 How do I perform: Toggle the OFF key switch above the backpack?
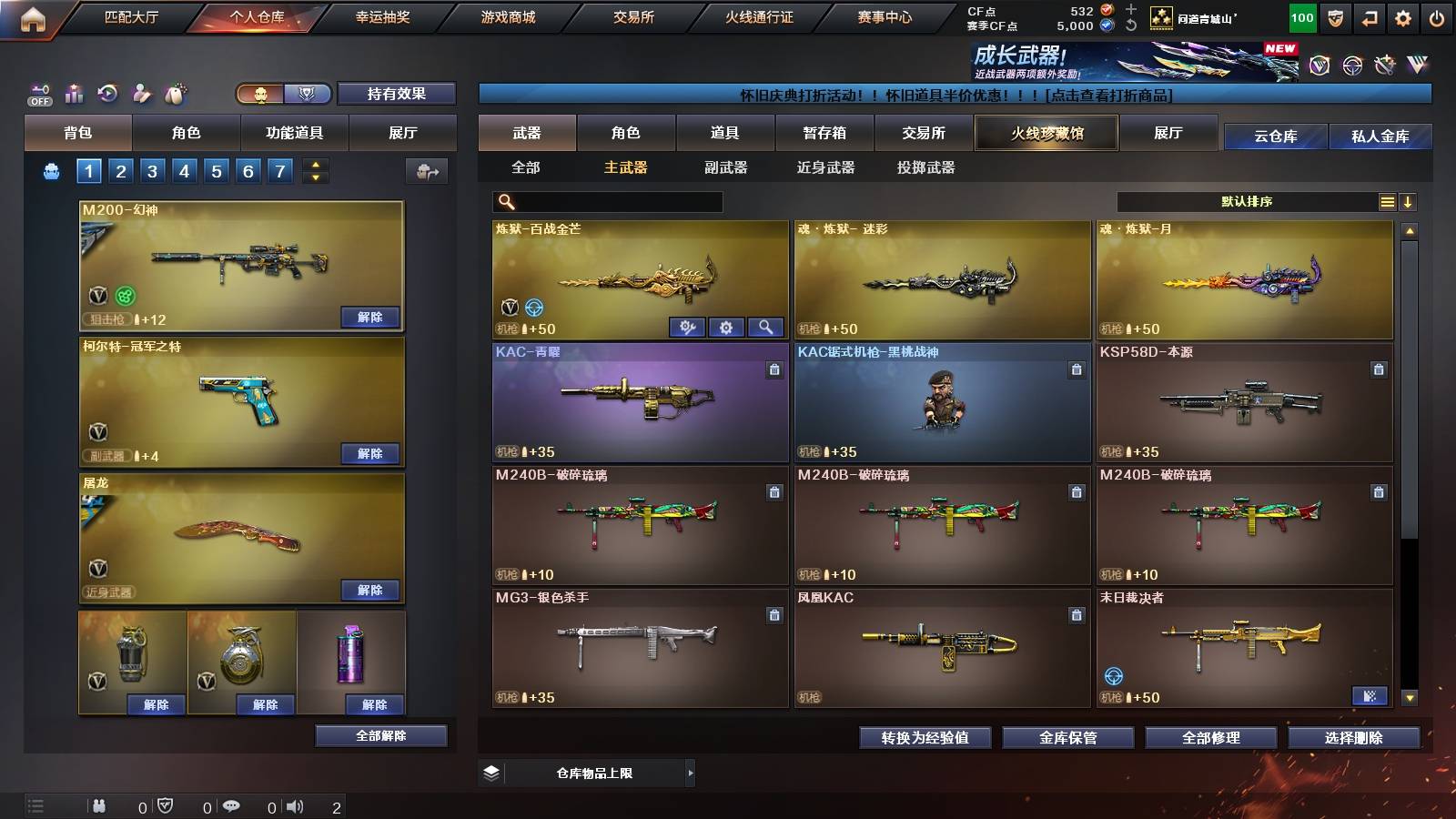[x=38, y=94]
